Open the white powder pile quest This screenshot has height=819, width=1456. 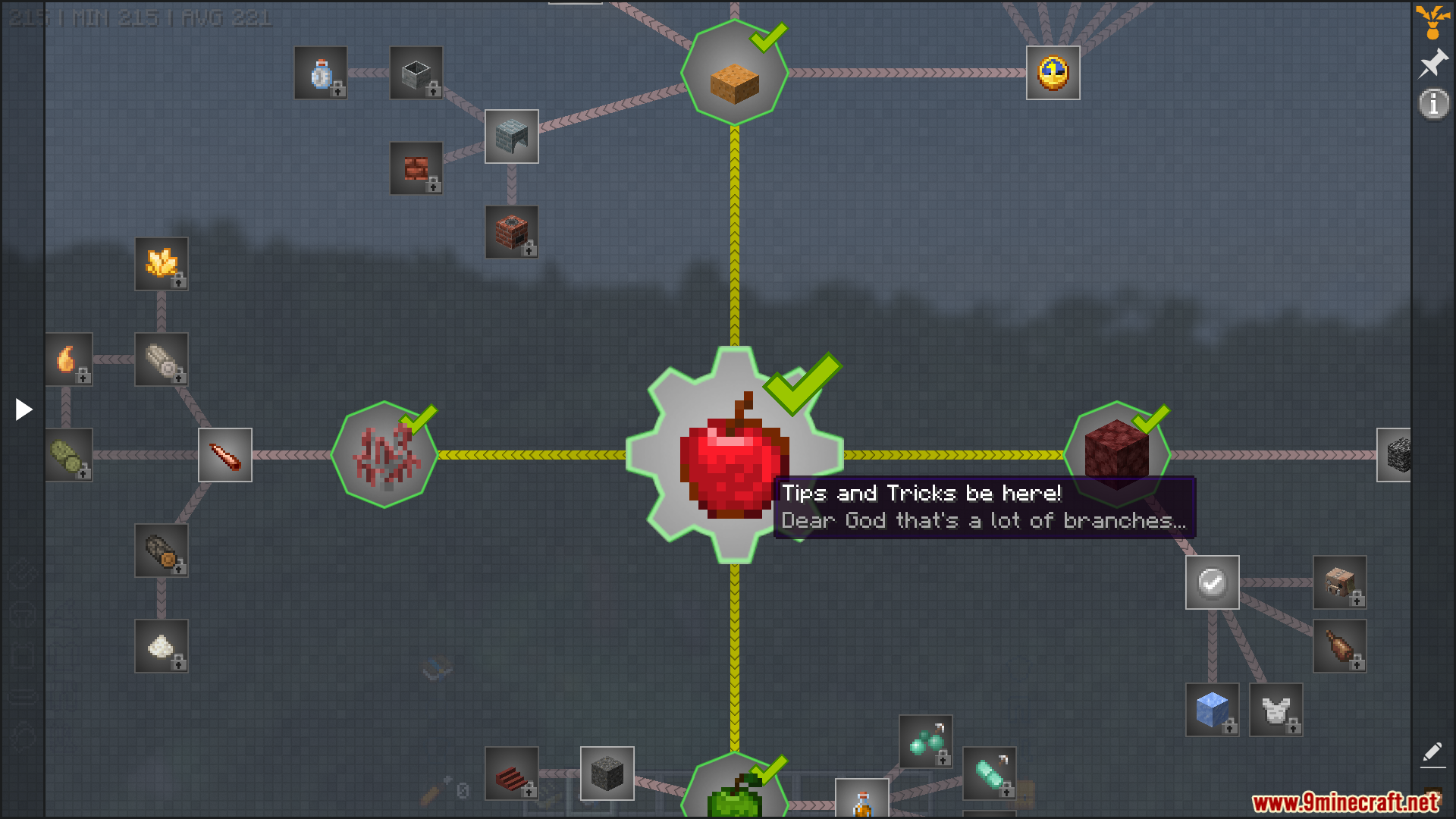[x=162, y=646]
